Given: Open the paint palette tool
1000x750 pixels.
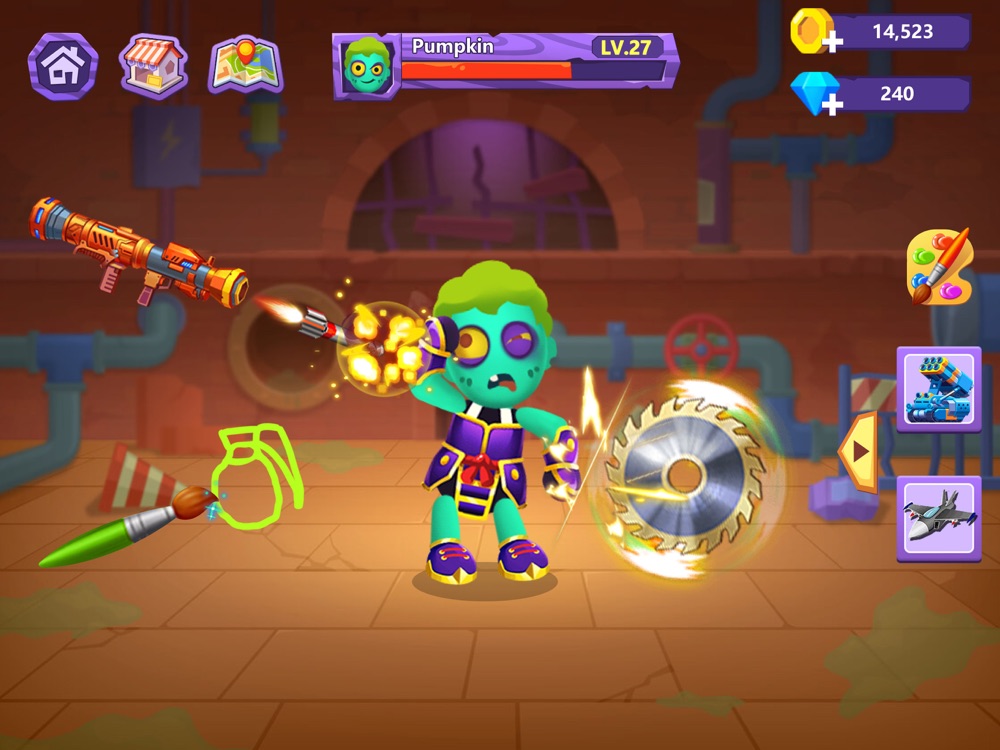Looking at the screenshot, I should 937,266.
